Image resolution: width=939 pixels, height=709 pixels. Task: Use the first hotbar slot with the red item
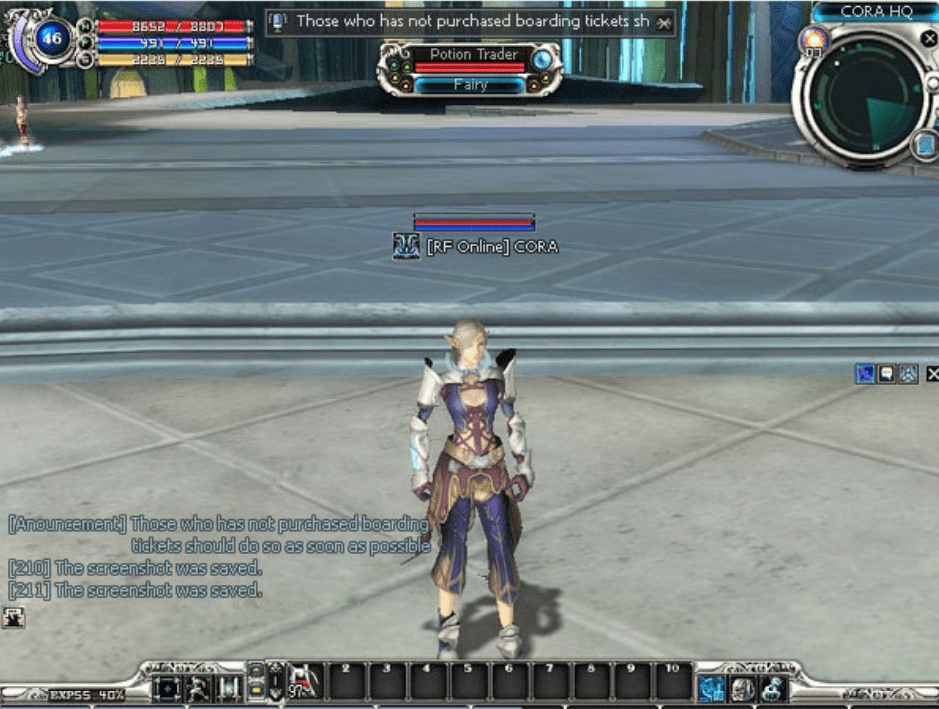305,682
